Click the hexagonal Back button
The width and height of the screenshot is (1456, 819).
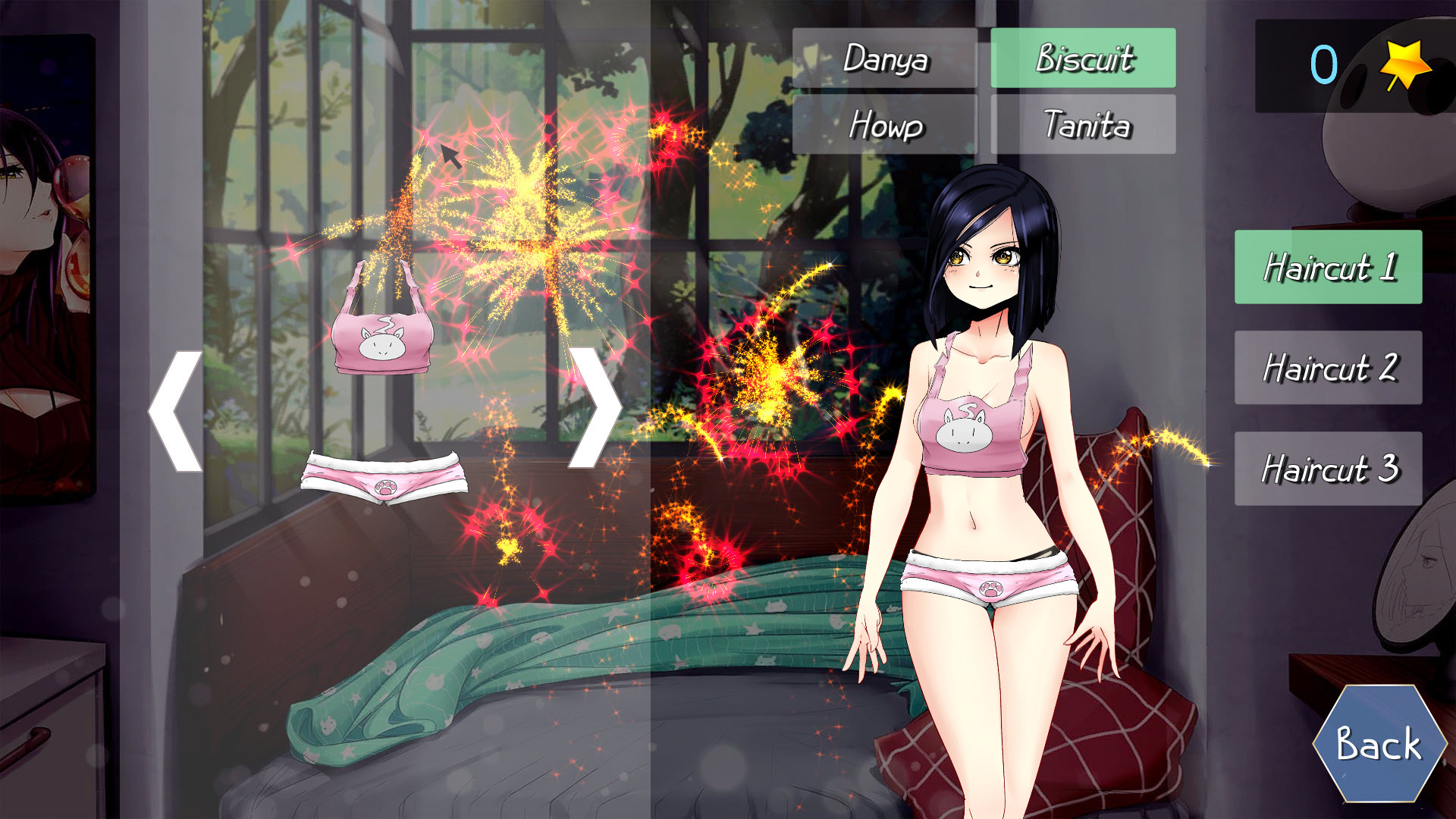[x=1377, y=743]
